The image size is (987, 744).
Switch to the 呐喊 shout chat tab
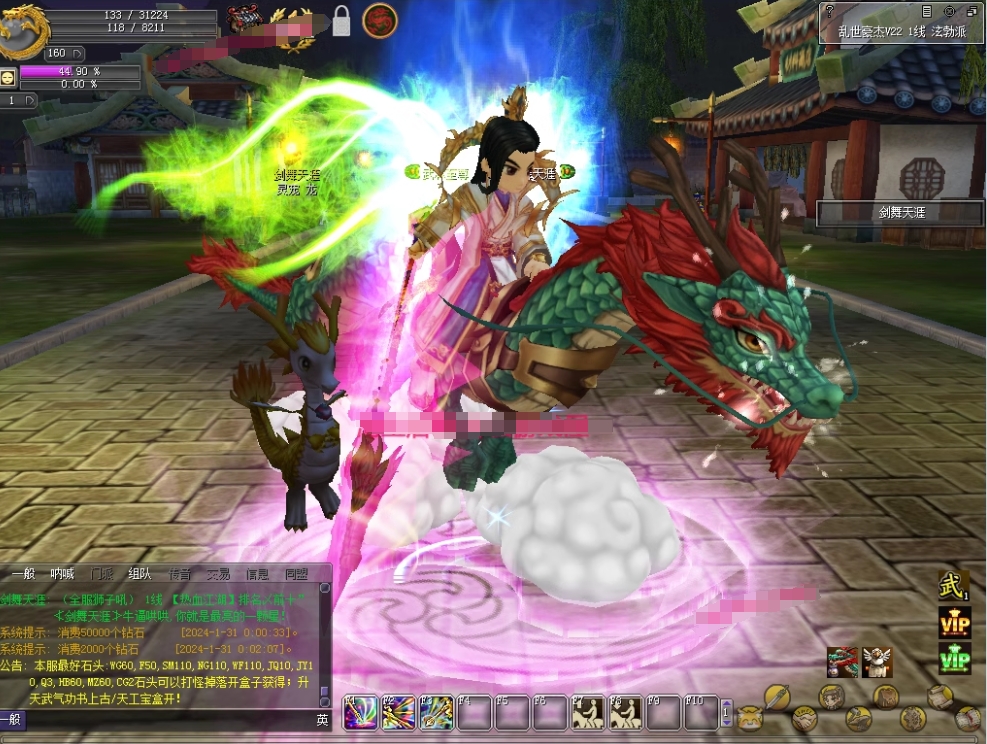(x=62, y=574)
